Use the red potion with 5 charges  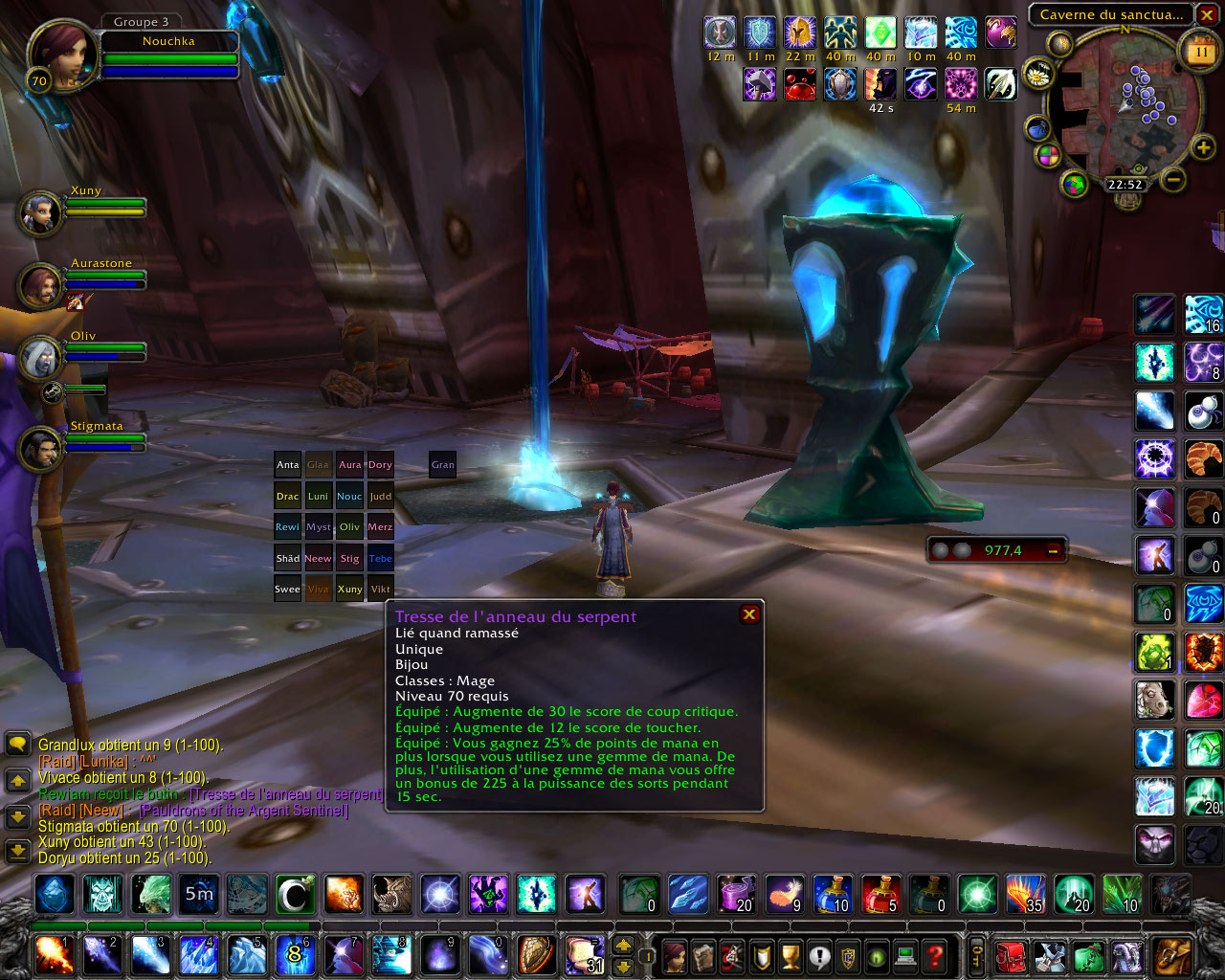pyautogui.click(x=880, y=895)
